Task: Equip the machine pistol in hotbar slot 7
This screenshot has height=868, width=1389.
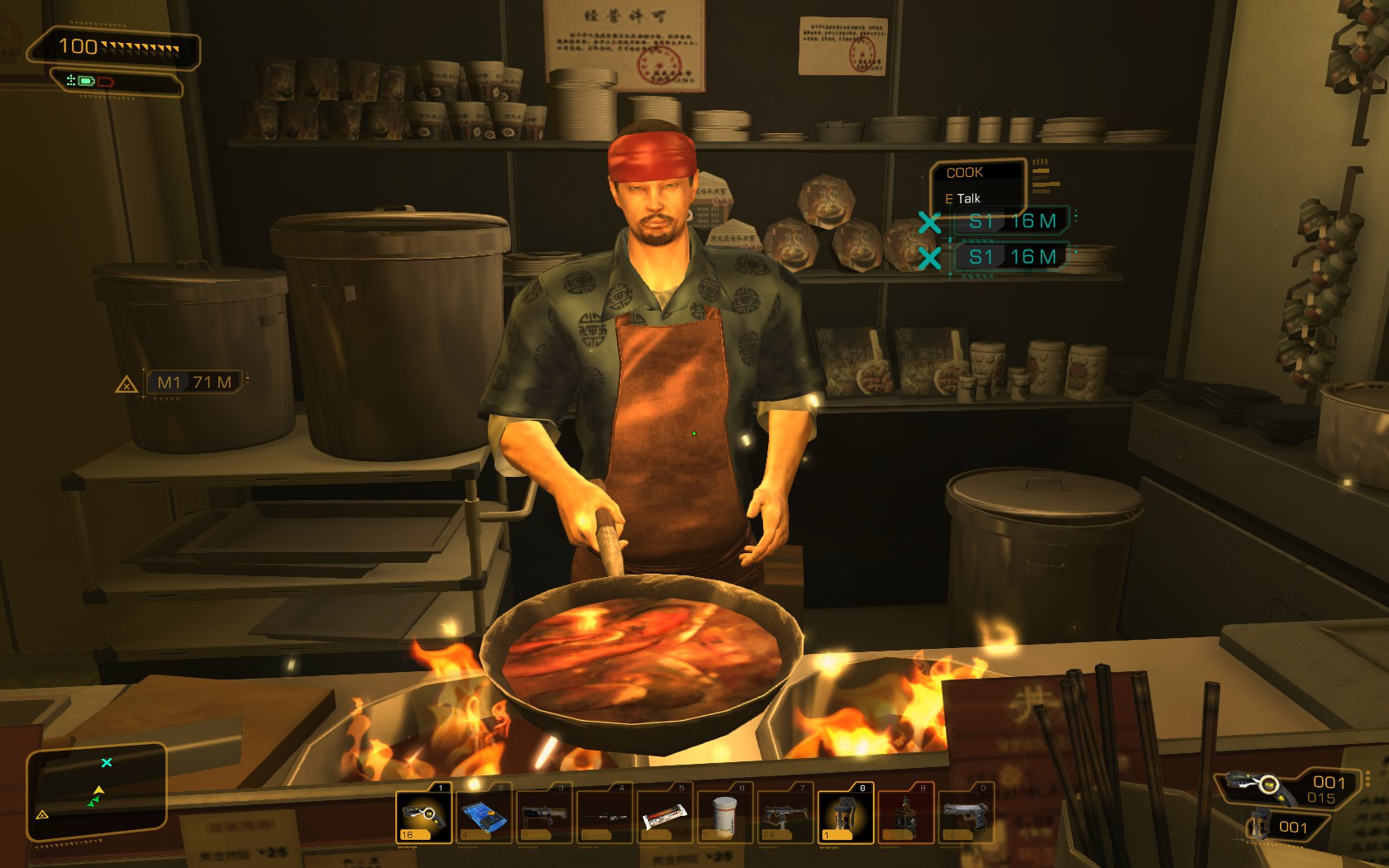Action: coord(785,816)
